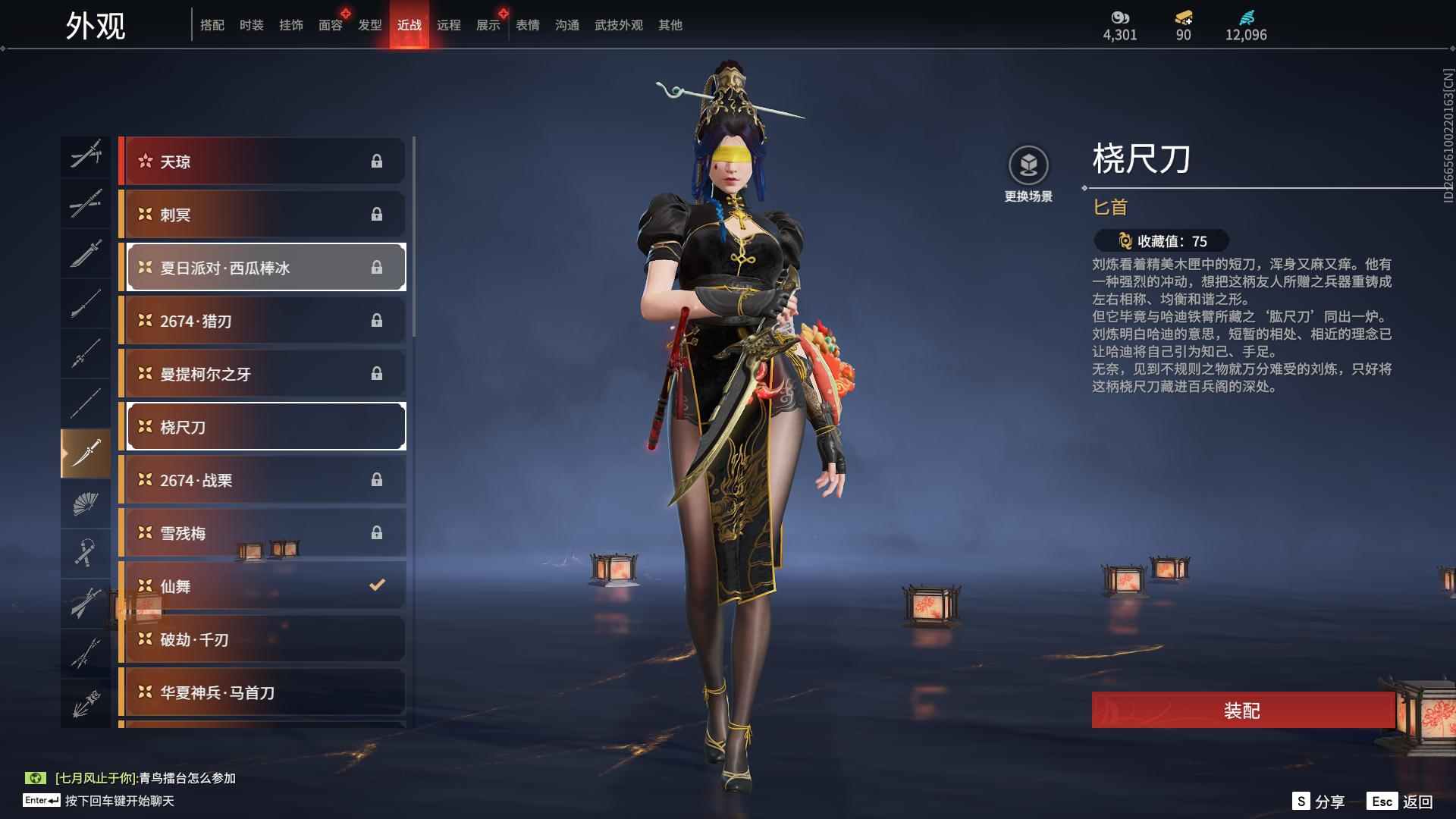Click the gold ingot currency icon
The width and height of the screenshot is (1456, 819).
1183,19
